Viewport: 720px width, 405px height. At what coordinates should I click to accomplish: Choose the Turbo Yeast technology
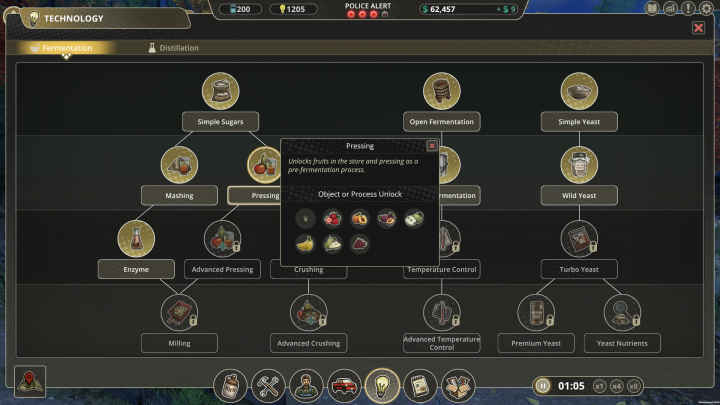pyautogui.click(x=579, y=268)
